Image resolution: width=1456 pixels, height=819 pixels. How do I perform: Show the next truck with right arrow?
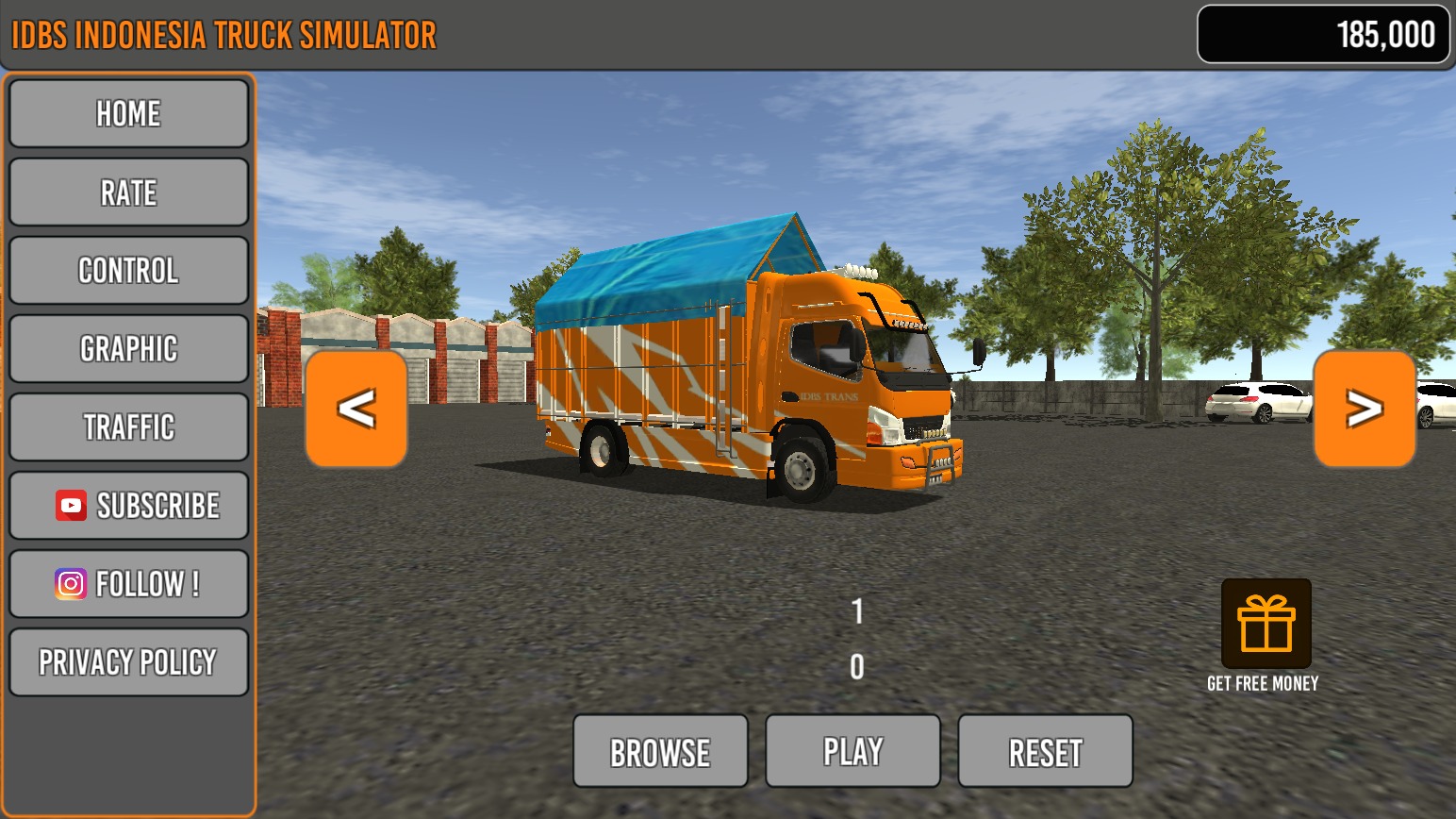(1364, 409)
